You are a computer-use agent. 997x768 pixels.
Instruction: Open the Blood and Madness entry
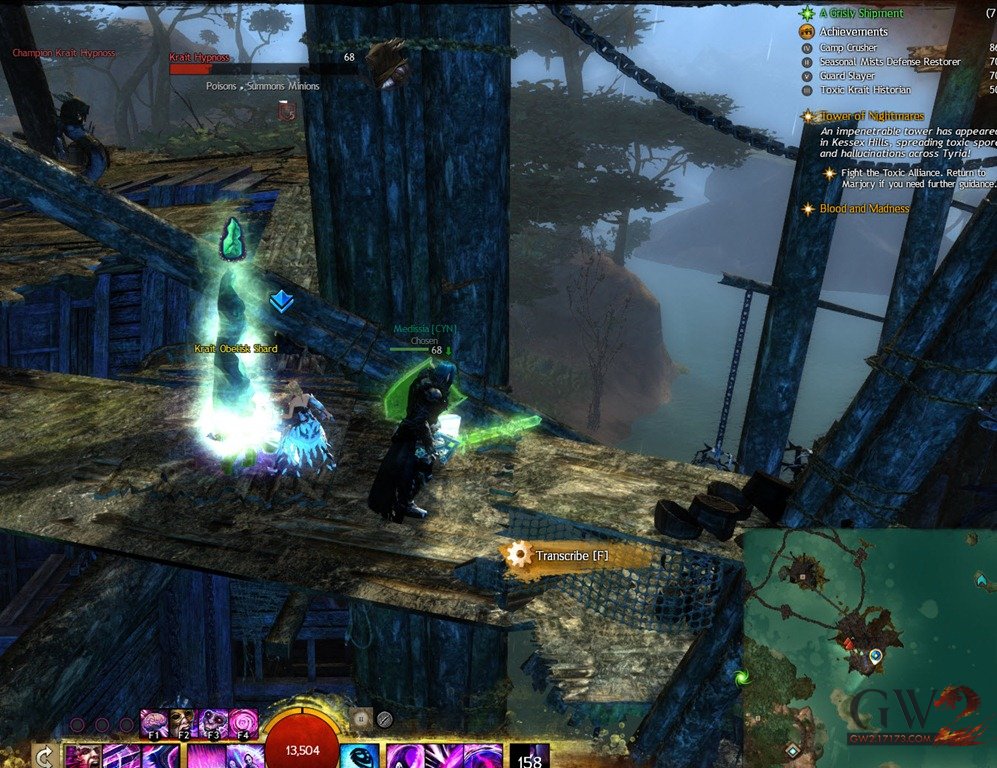click(x=864, y=209)
